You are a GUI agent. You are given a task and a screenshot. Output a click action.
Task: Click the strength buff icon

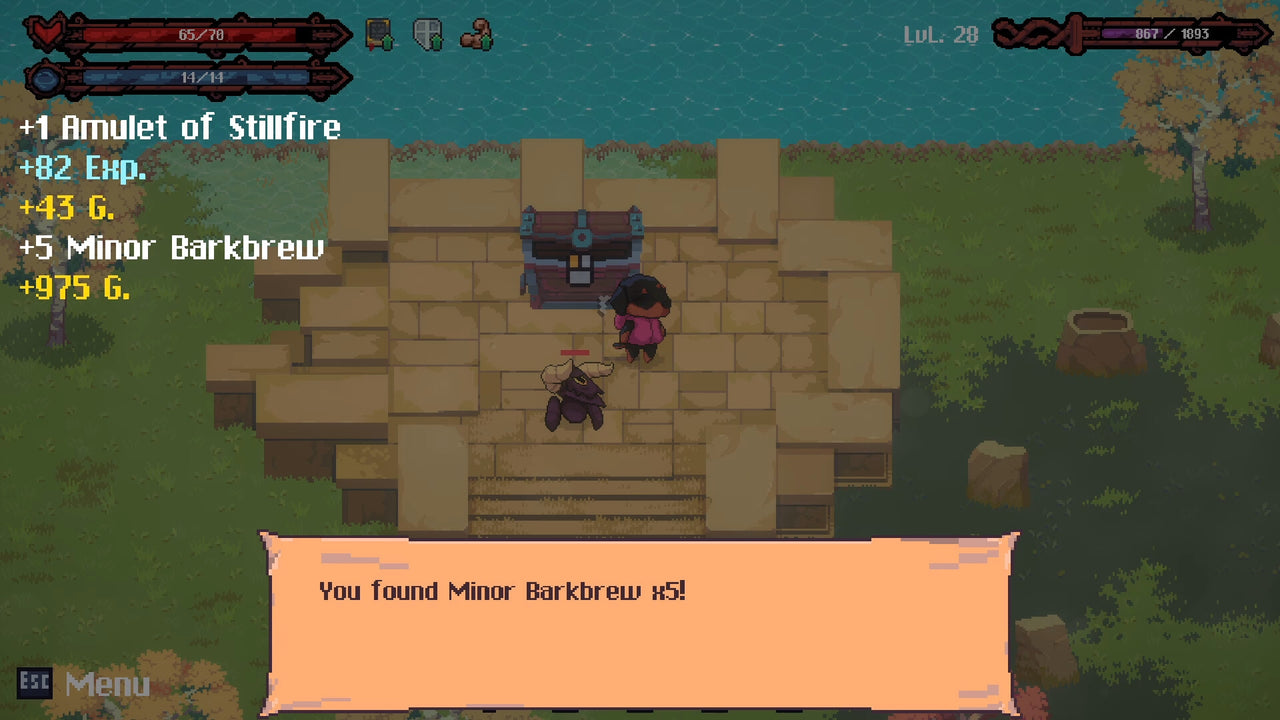point(477,33)
